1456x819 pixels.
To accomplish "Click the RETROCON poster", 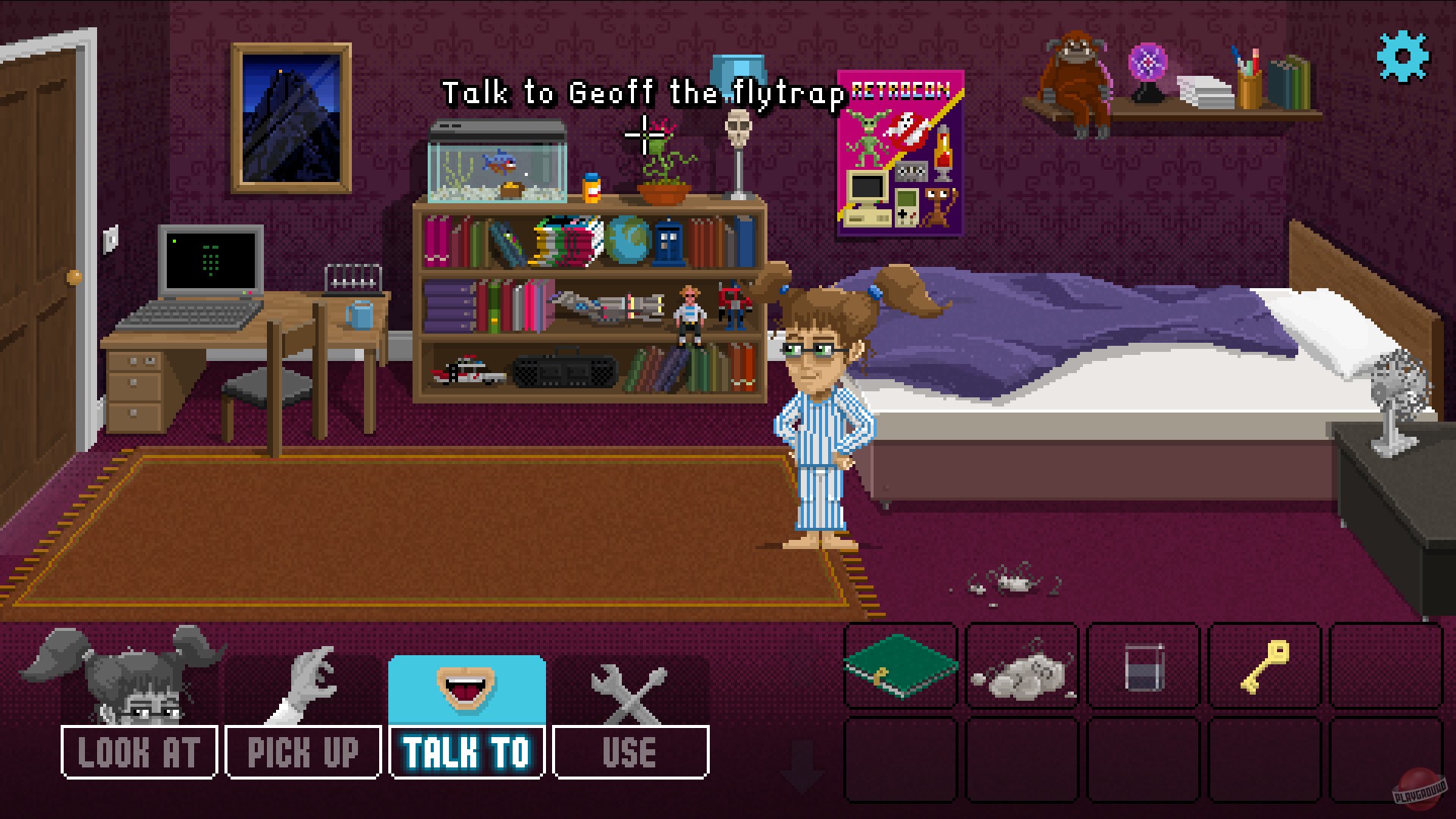I will pos(901,152).
